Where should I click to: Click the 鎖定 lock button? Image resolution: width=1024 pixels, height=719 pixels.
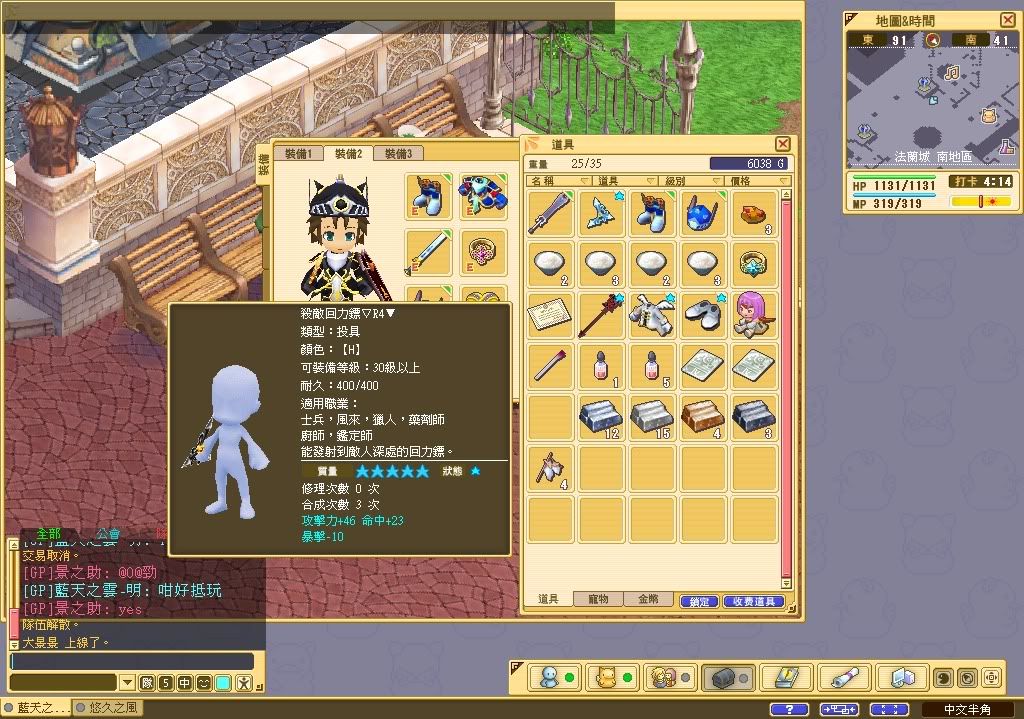coord(700,602)
